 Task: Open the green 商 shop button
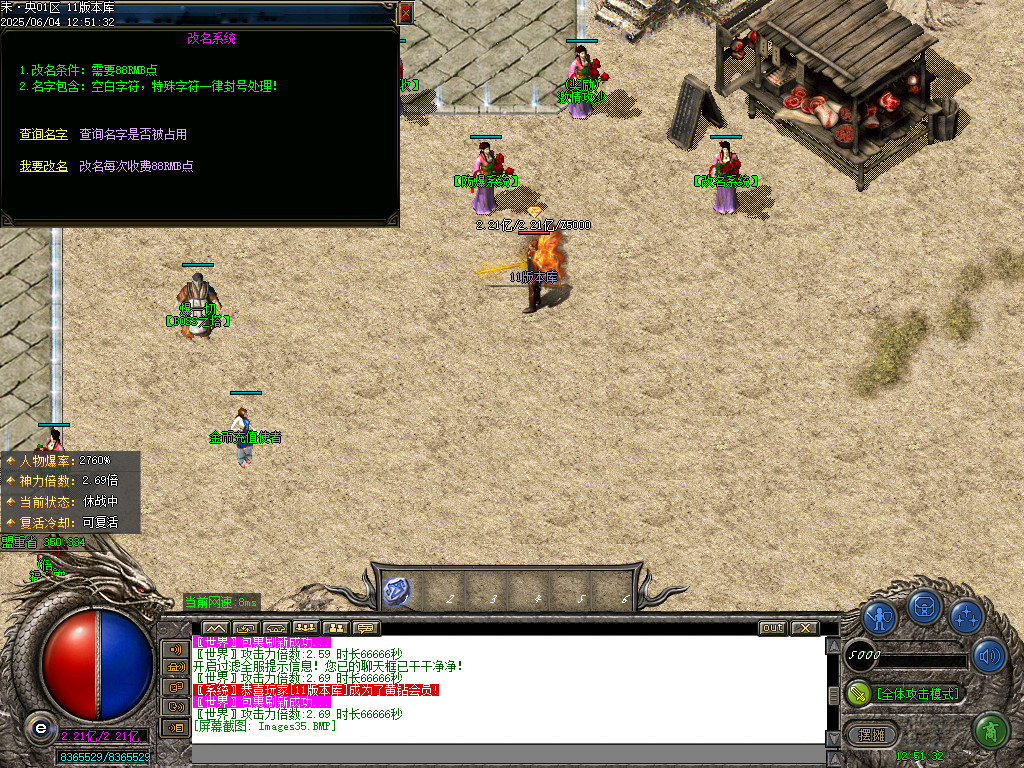click(990, 731)
